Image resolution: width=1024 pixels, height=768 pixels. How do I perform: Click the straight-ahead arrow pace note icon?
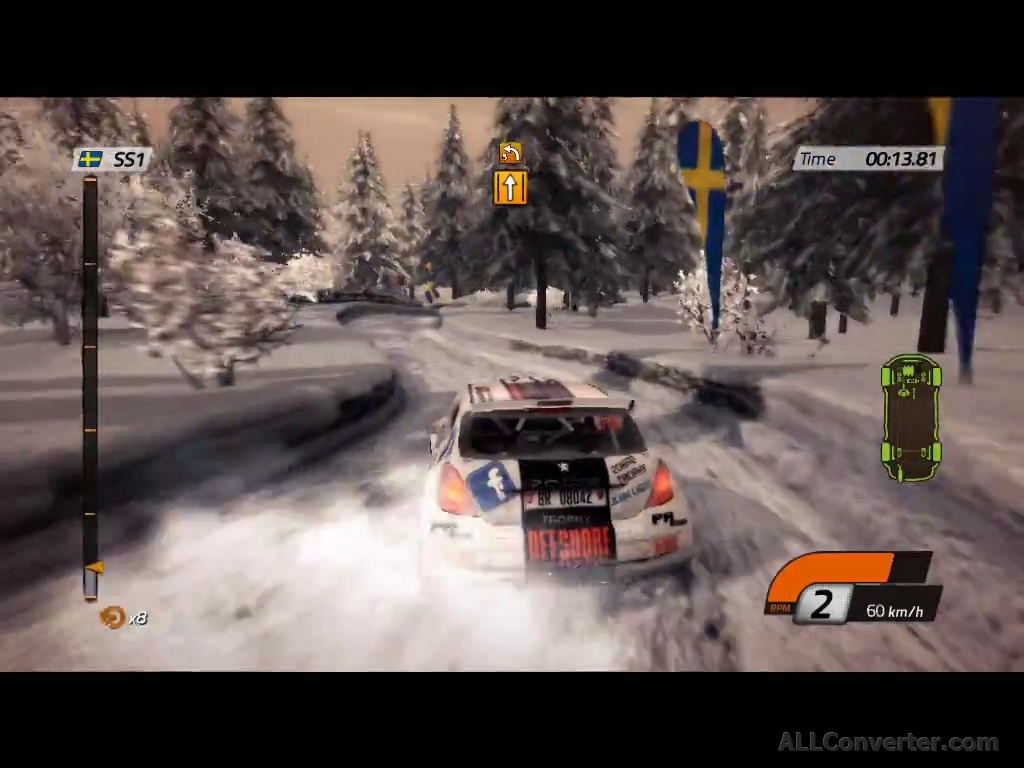point(510,187)
